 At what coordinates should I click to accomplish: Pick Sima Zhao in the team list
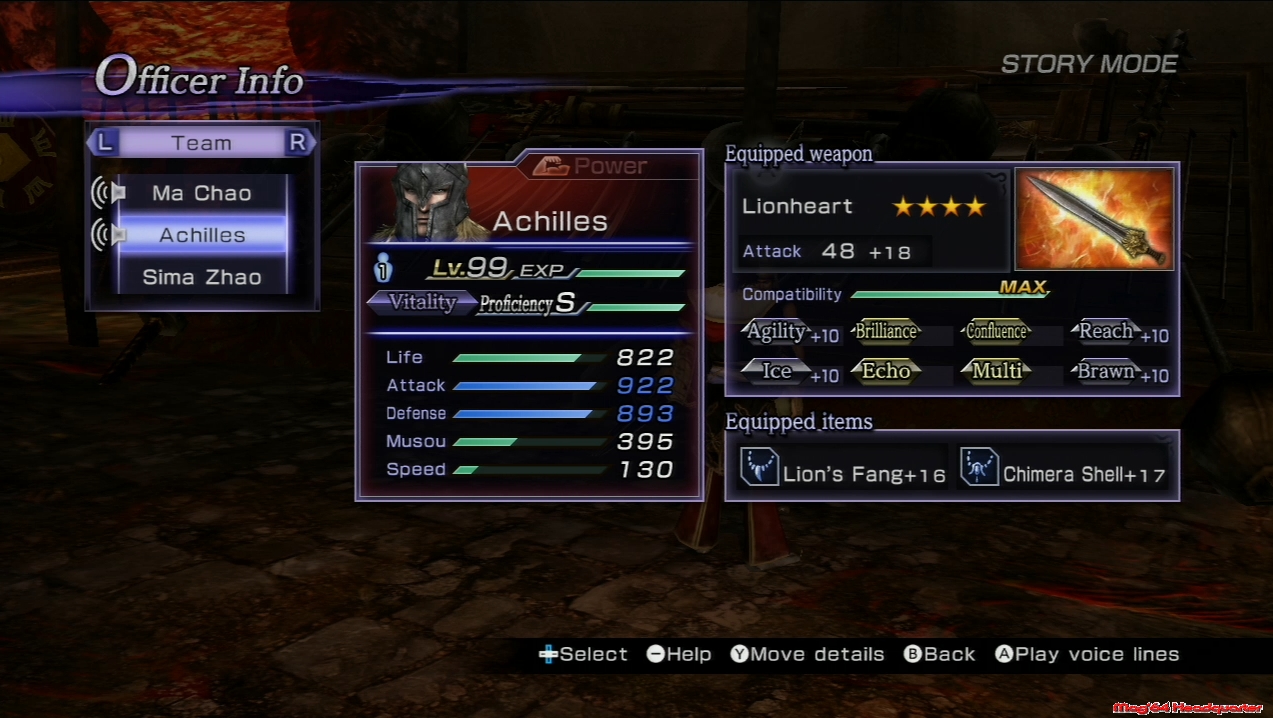pos(202,277)
